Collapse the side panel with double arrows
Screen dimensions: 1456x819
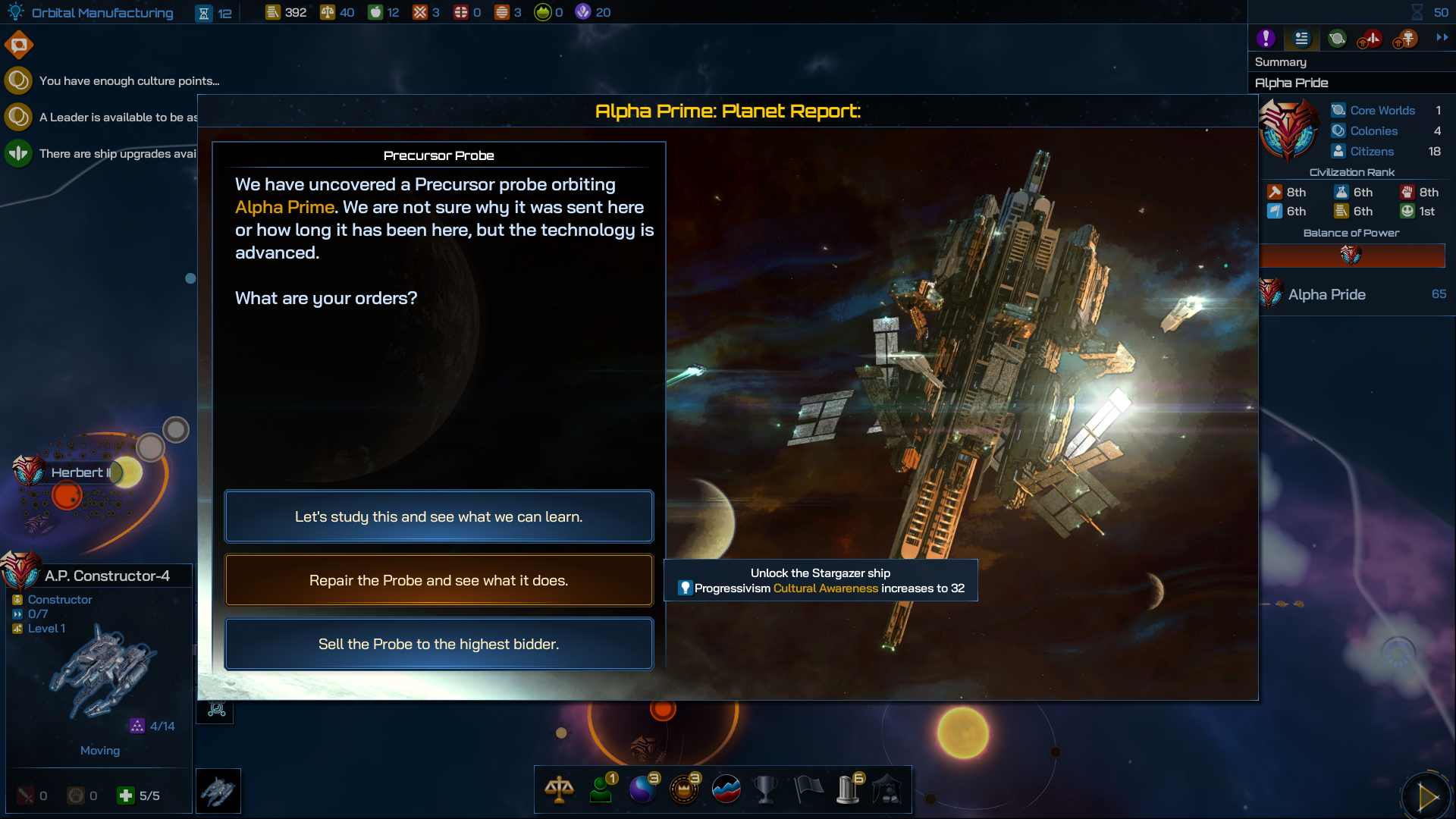1442,37
